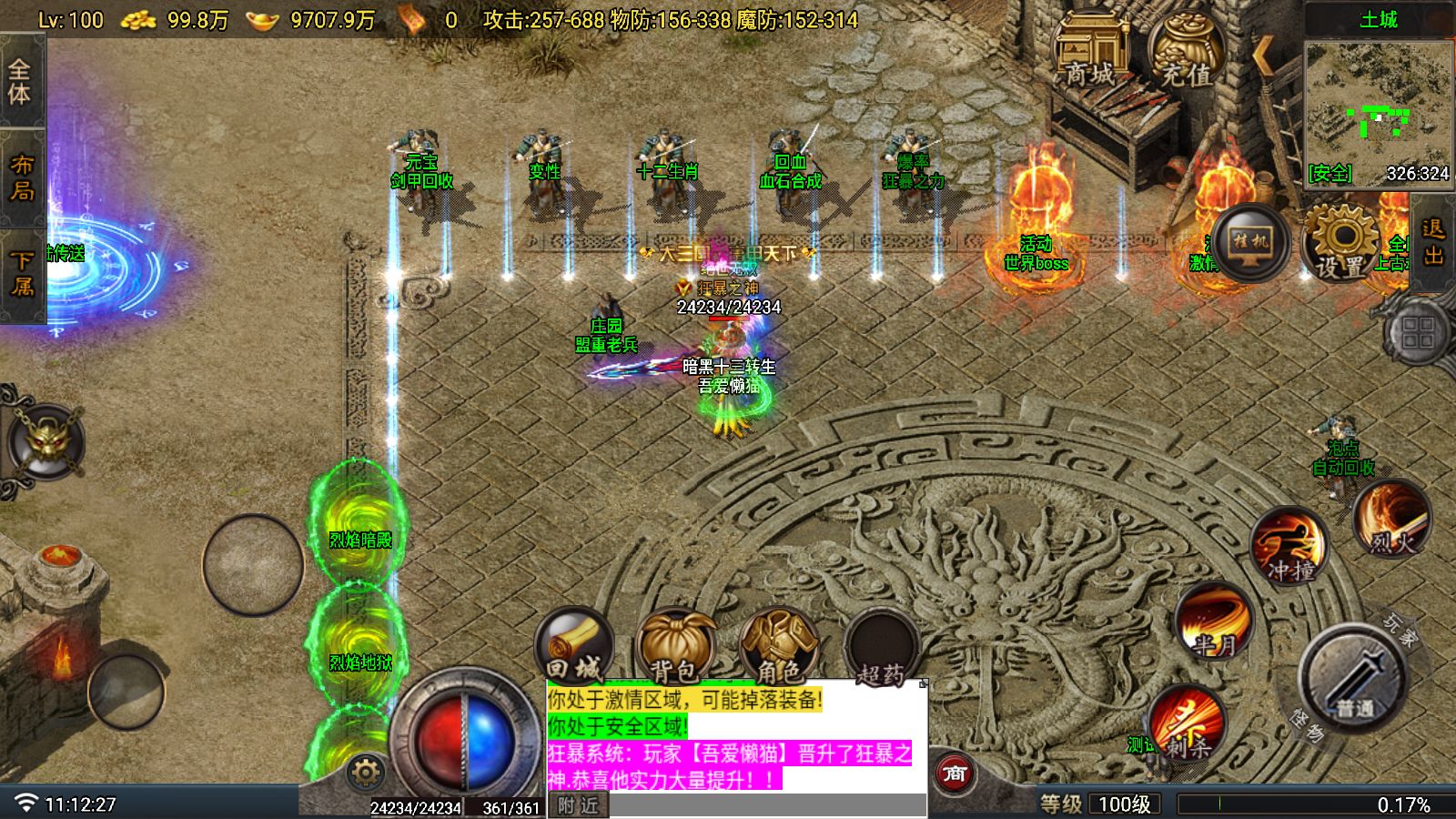
Task: Click the red 商 merchant button
Action: pyautogui.click(x=954, y=774)
